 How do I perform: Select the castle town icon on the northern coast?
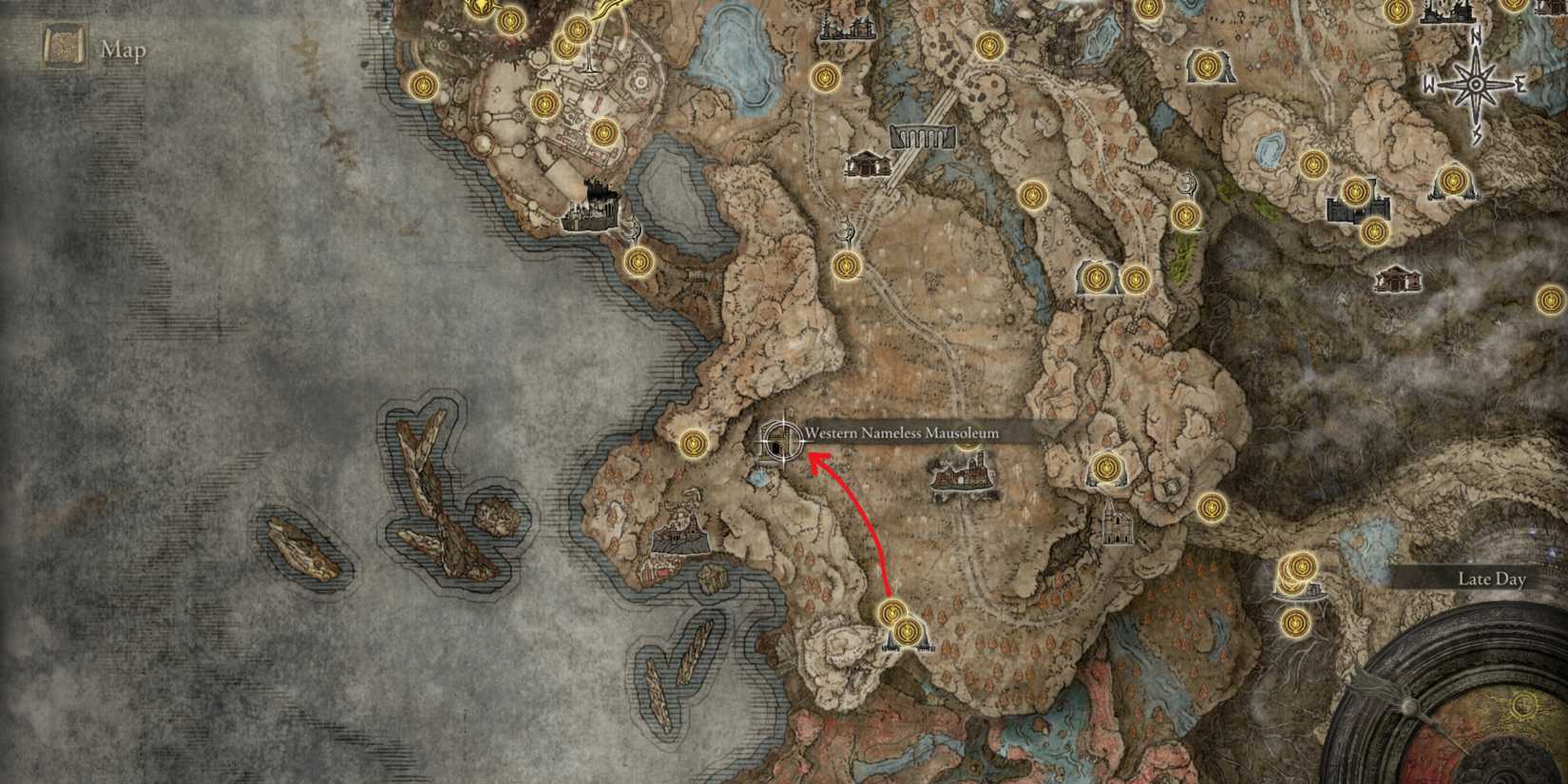[587, 209]
